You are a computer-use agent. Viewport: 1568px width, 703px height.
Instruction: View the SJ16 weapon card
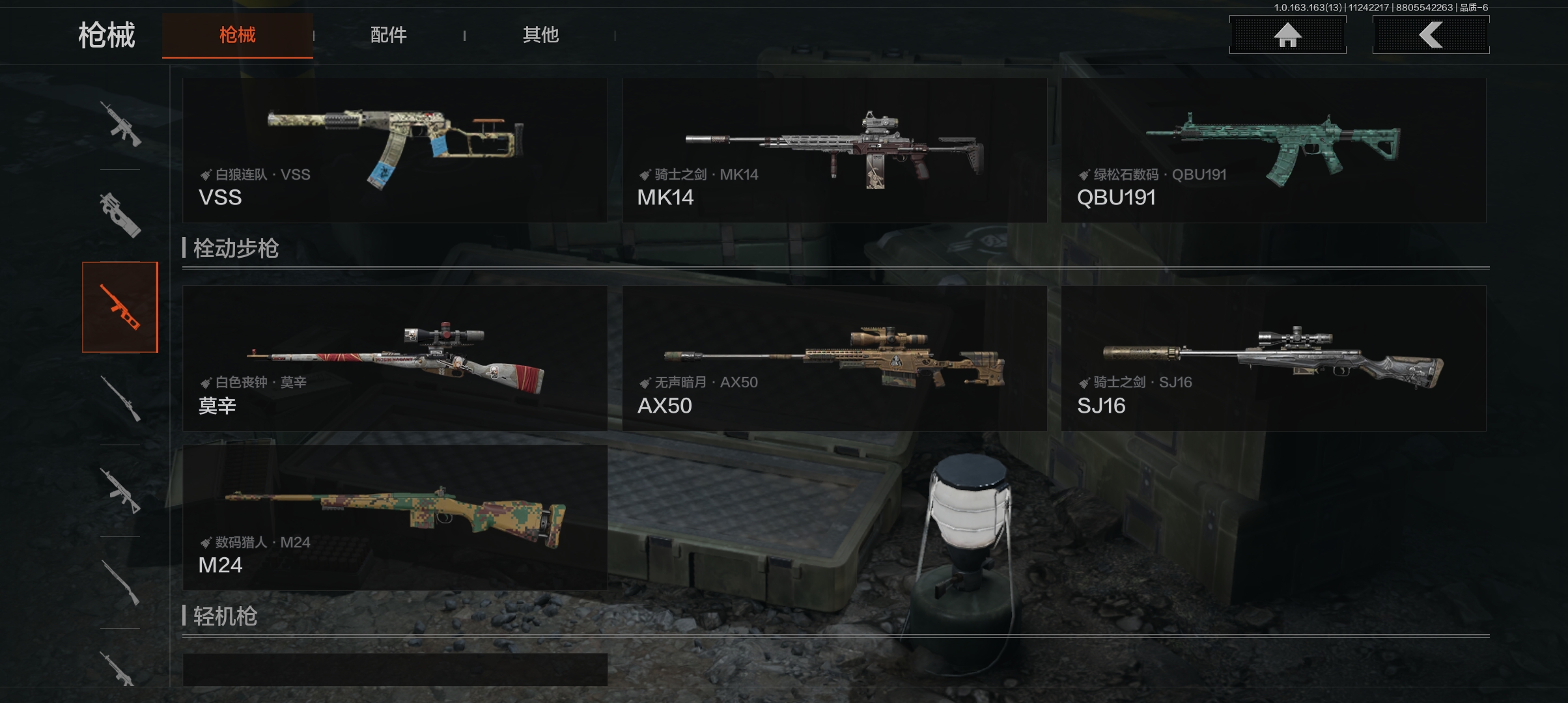point(1273,358)
